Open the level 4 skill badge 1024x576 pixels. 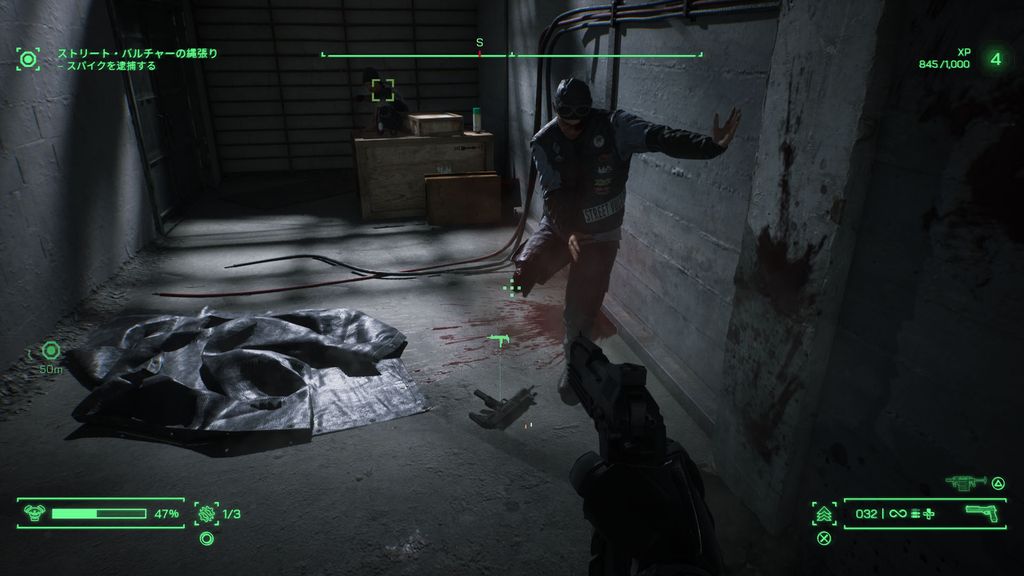995,58
